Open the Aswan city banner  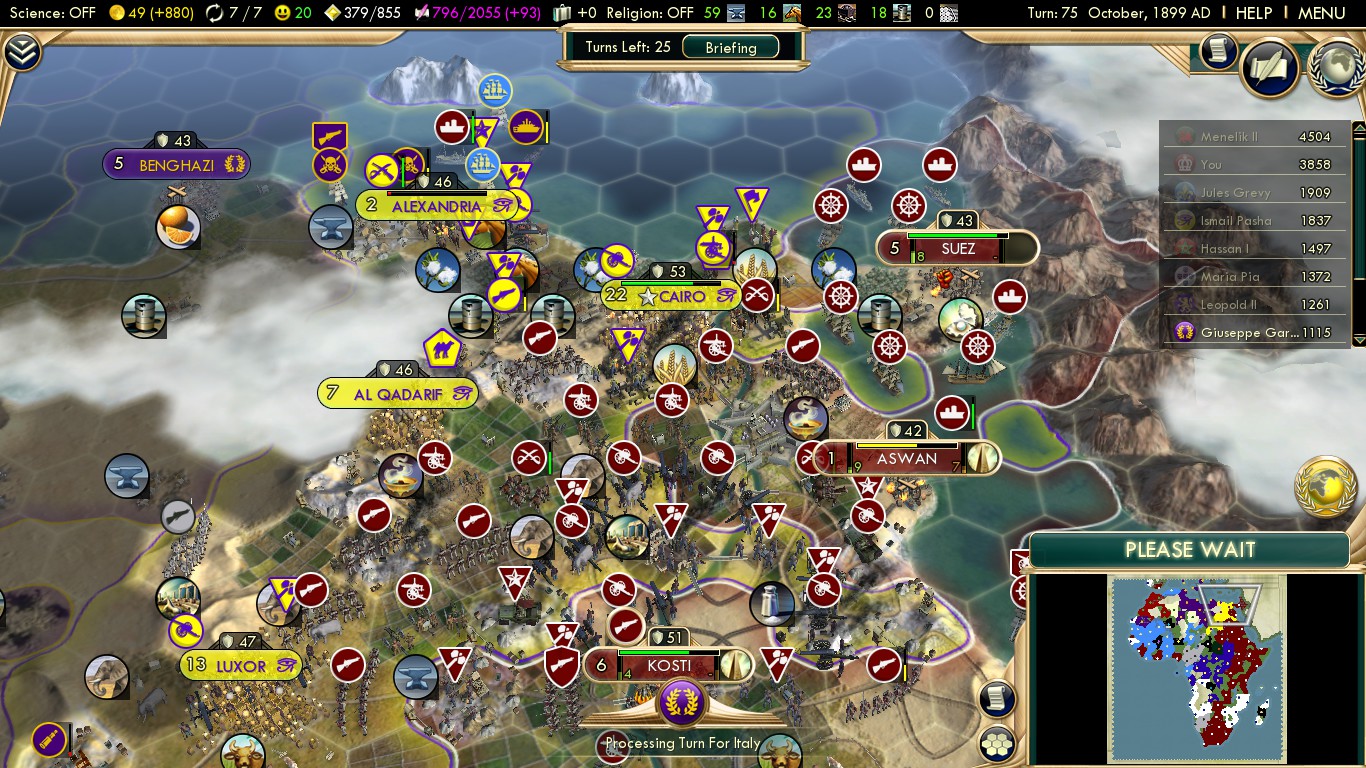906,459
